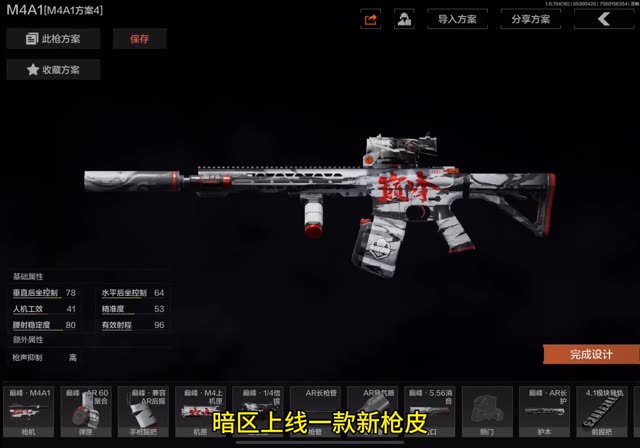Open the operator avatar icon button
The image size is (640, 448).
404,19
